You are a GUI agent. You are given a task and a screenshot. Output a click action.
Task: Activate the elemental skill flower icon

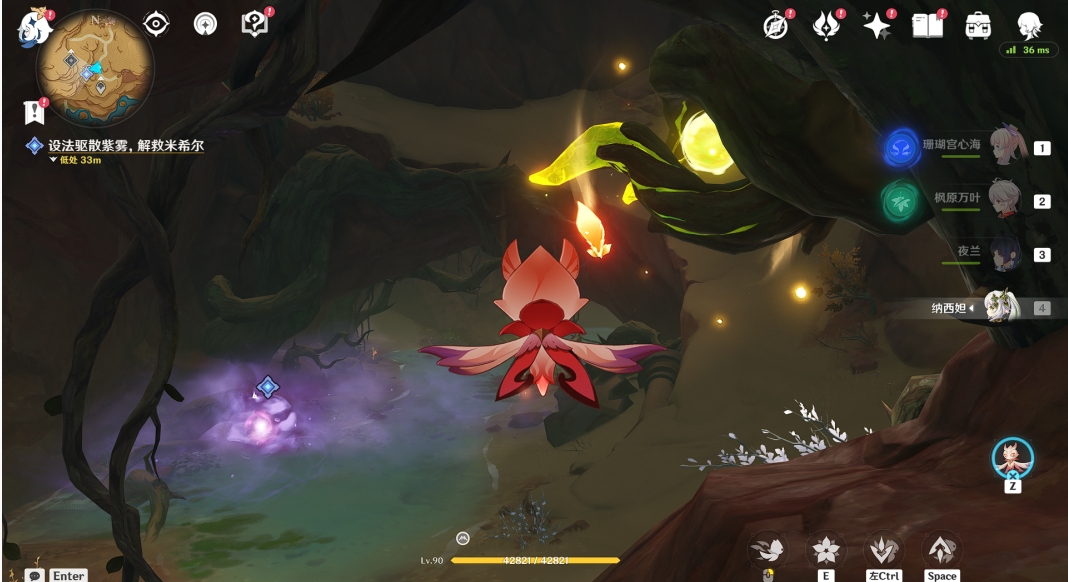click(826, 549)
